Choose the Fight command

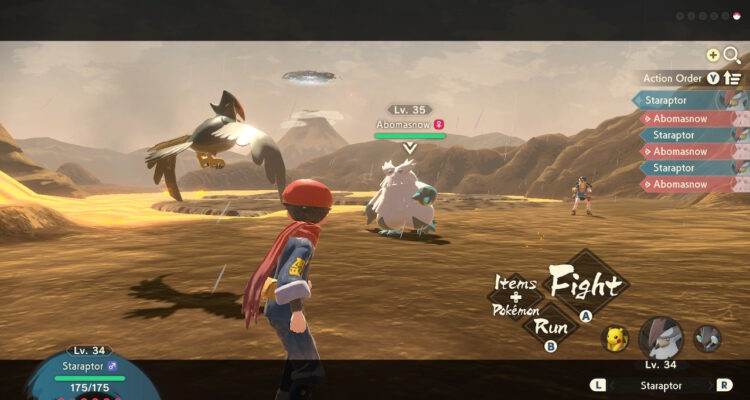[x=586, y=285]
